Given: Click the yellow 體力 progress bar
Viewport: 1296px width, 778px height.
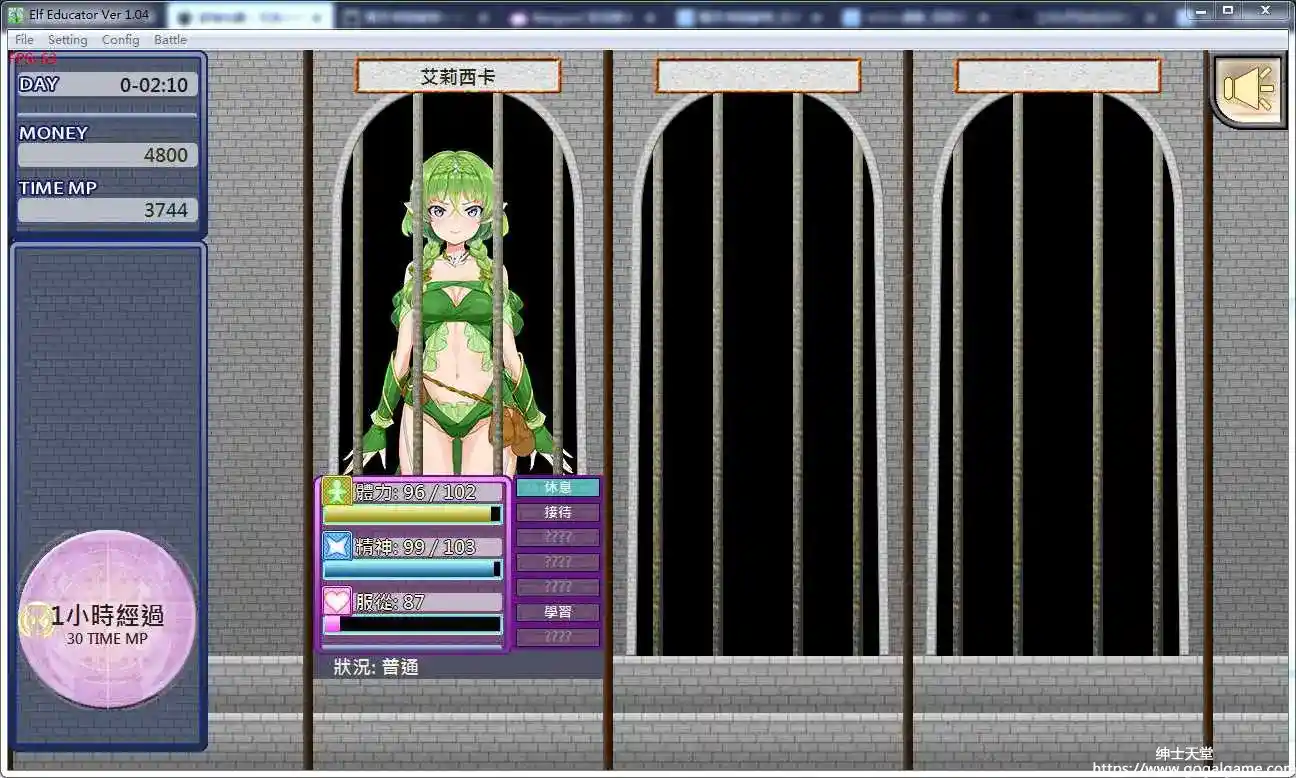Looking at the screenshot, I should click(410, 513).
